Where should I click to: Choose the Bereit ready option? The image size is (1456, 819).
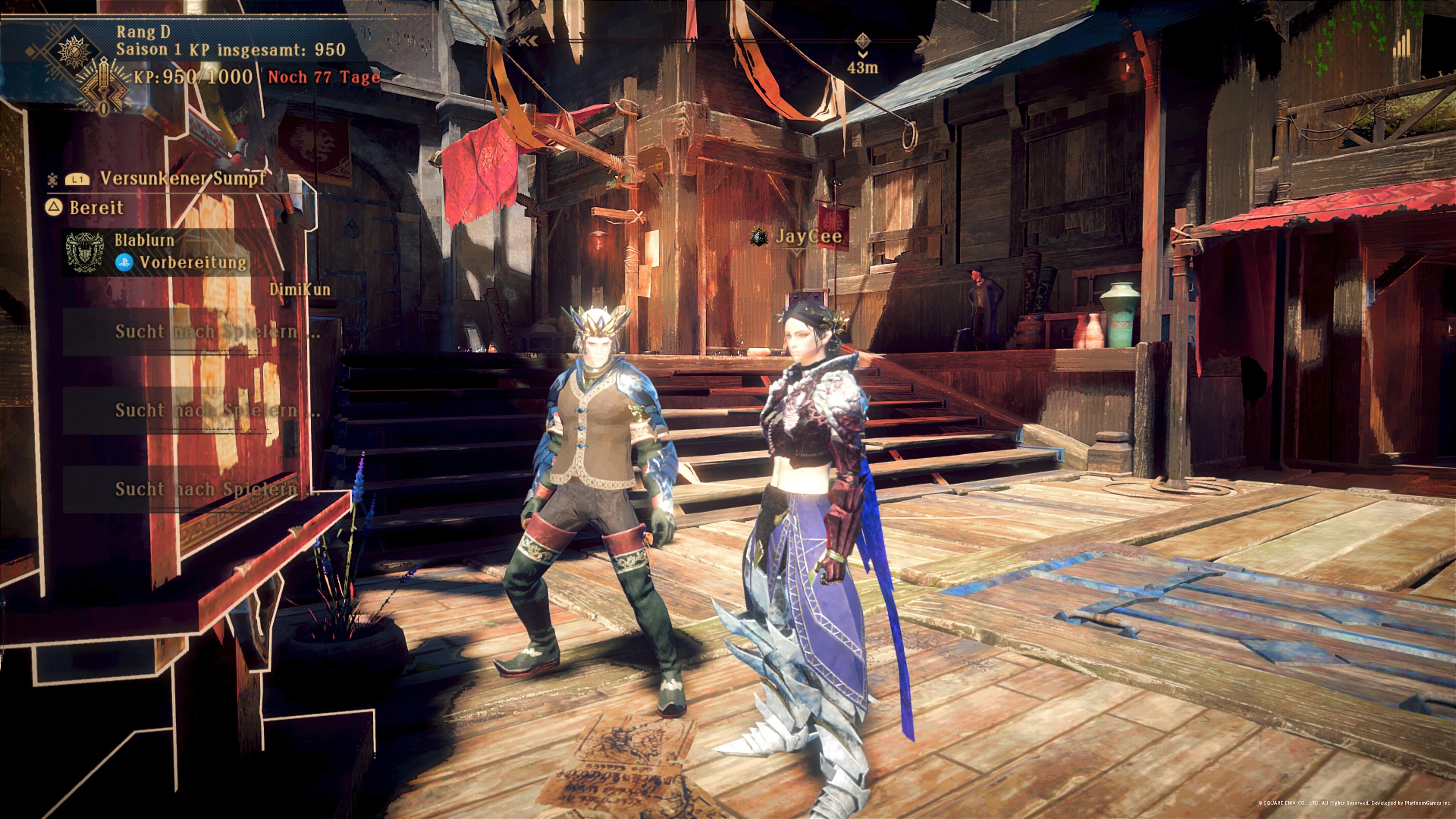tap(96, 207)
